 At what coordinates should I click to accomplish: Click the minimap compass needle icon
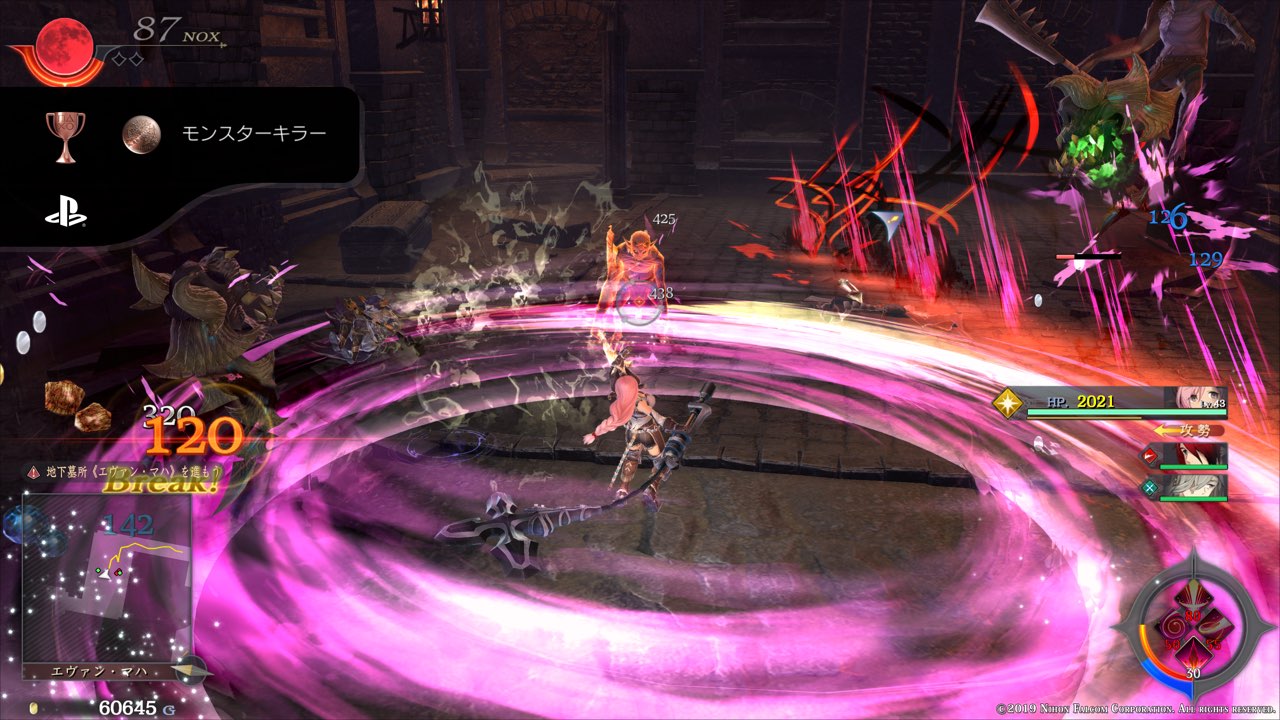pos(189,669)
